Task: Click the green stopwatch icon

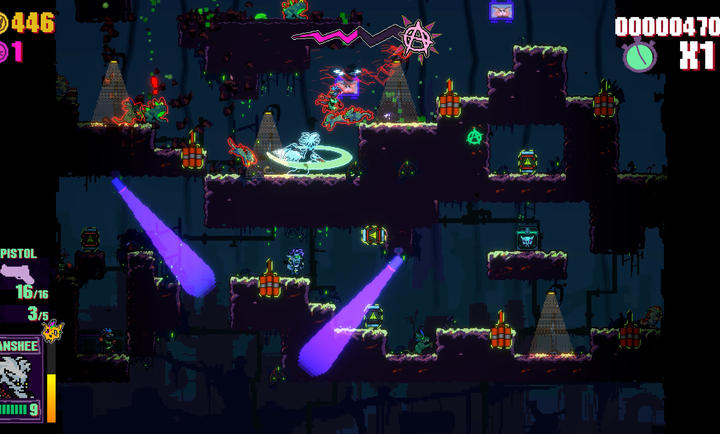Action: pyautogui.click(x=639, y=55)
